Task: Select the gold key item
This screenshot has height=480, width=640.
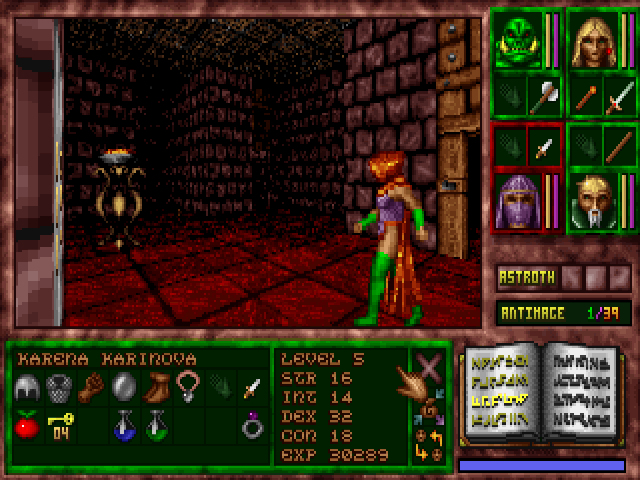Action: tap(59, 426)
